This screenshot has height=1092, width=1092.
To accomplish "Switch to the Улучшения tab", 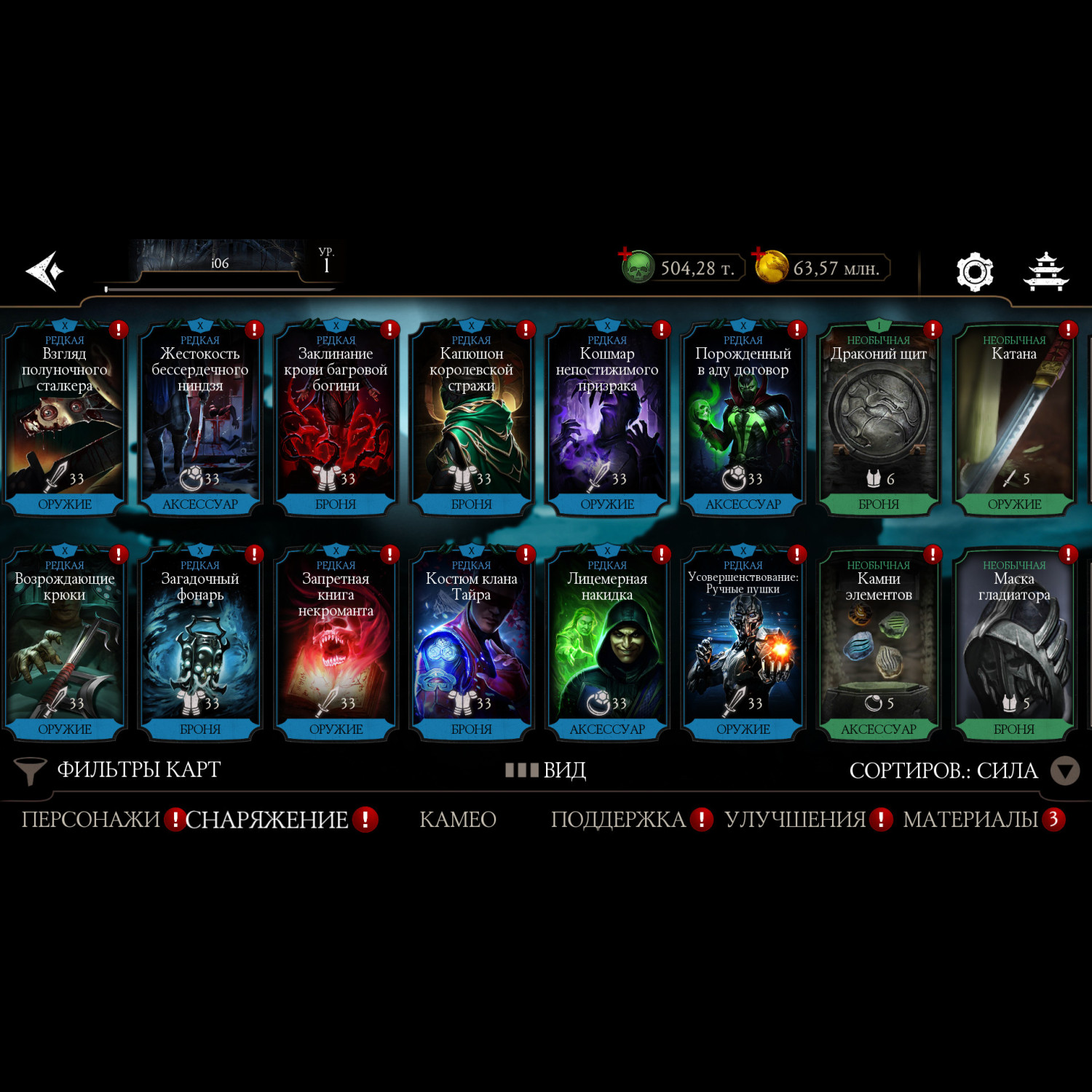I will [795, 820].
